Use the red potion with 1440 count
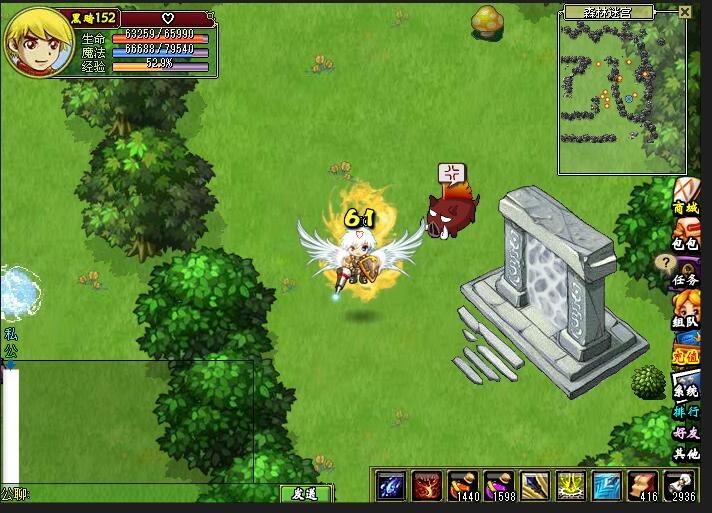The width and height of the screenshot is (712, 513). 461,486
